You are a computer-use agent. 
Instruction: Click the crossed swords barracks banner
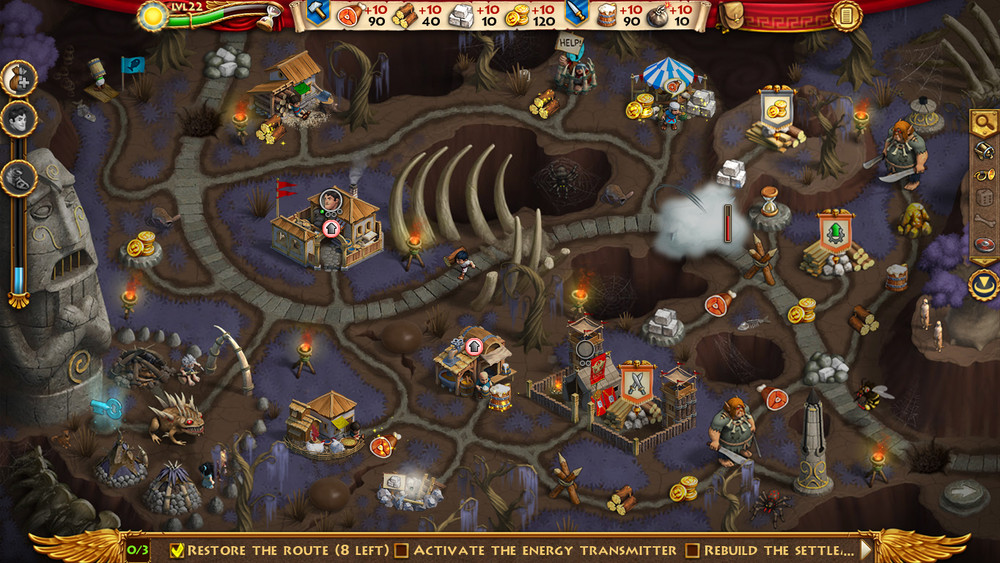[637, 381]
